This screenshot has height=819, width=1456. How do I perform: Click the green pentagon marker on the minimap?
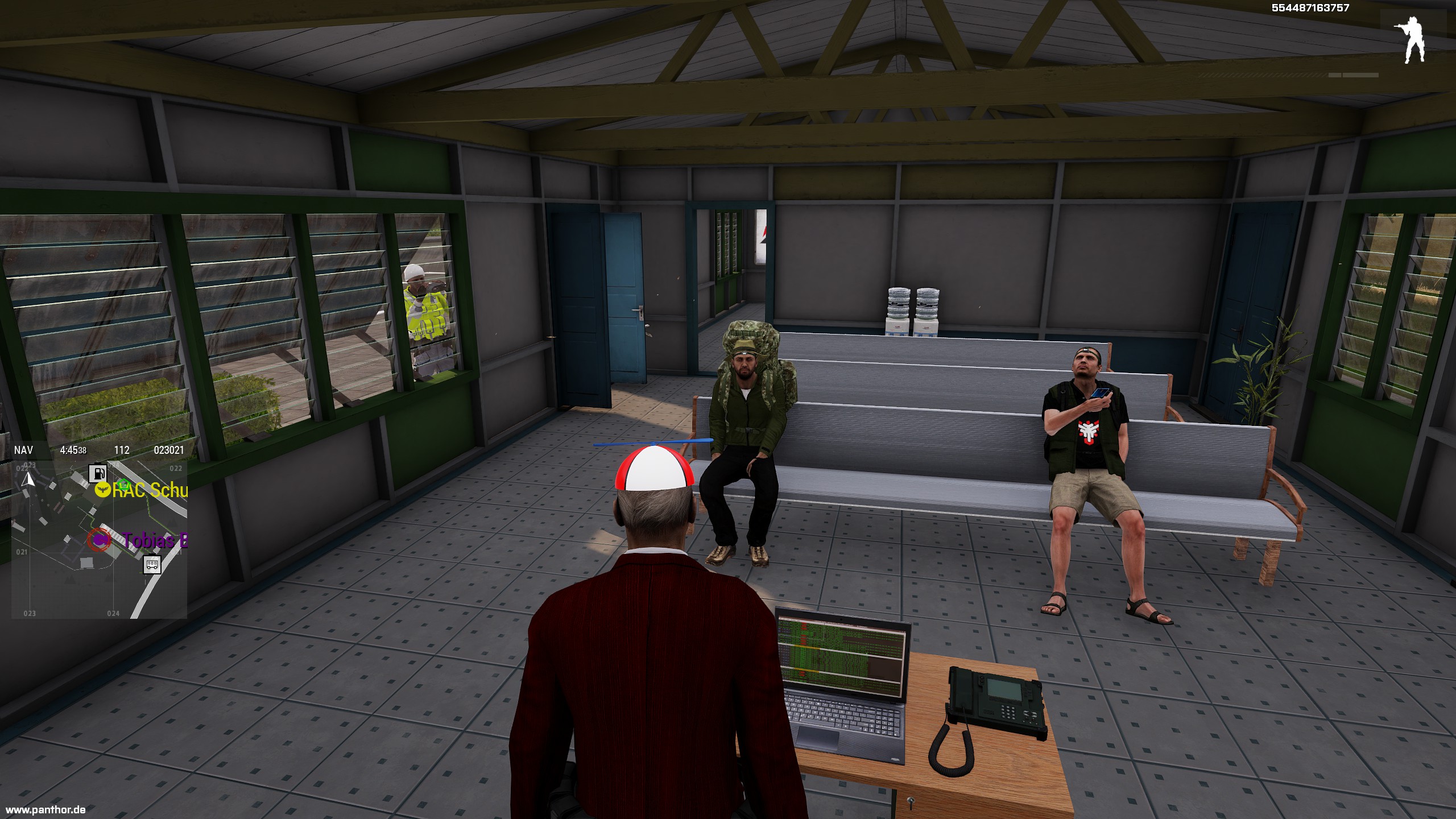click(x=123, y=485)
